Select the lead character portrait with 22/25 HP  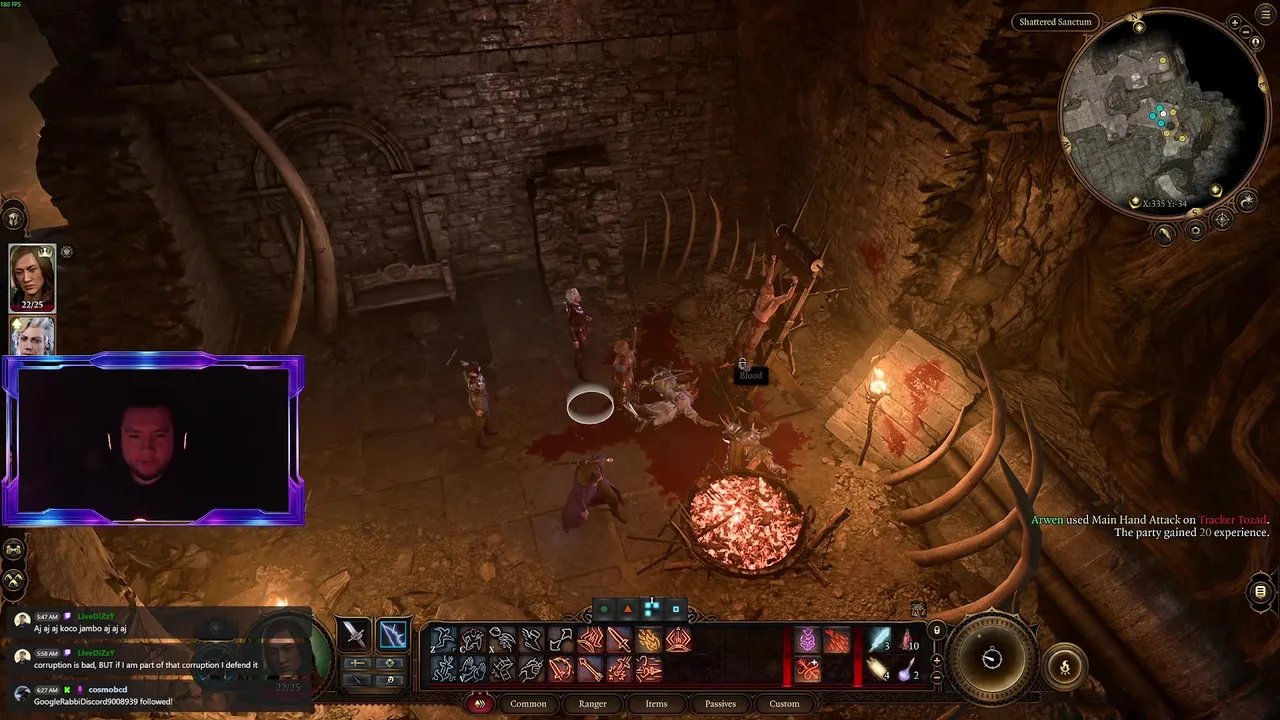[x=32, y=278]
